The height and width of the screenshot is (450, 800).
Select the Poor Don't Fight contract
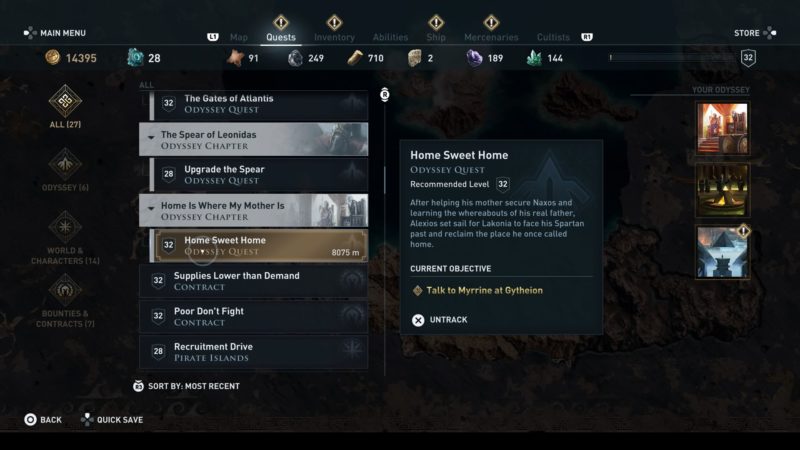click(x=253, y=316)
